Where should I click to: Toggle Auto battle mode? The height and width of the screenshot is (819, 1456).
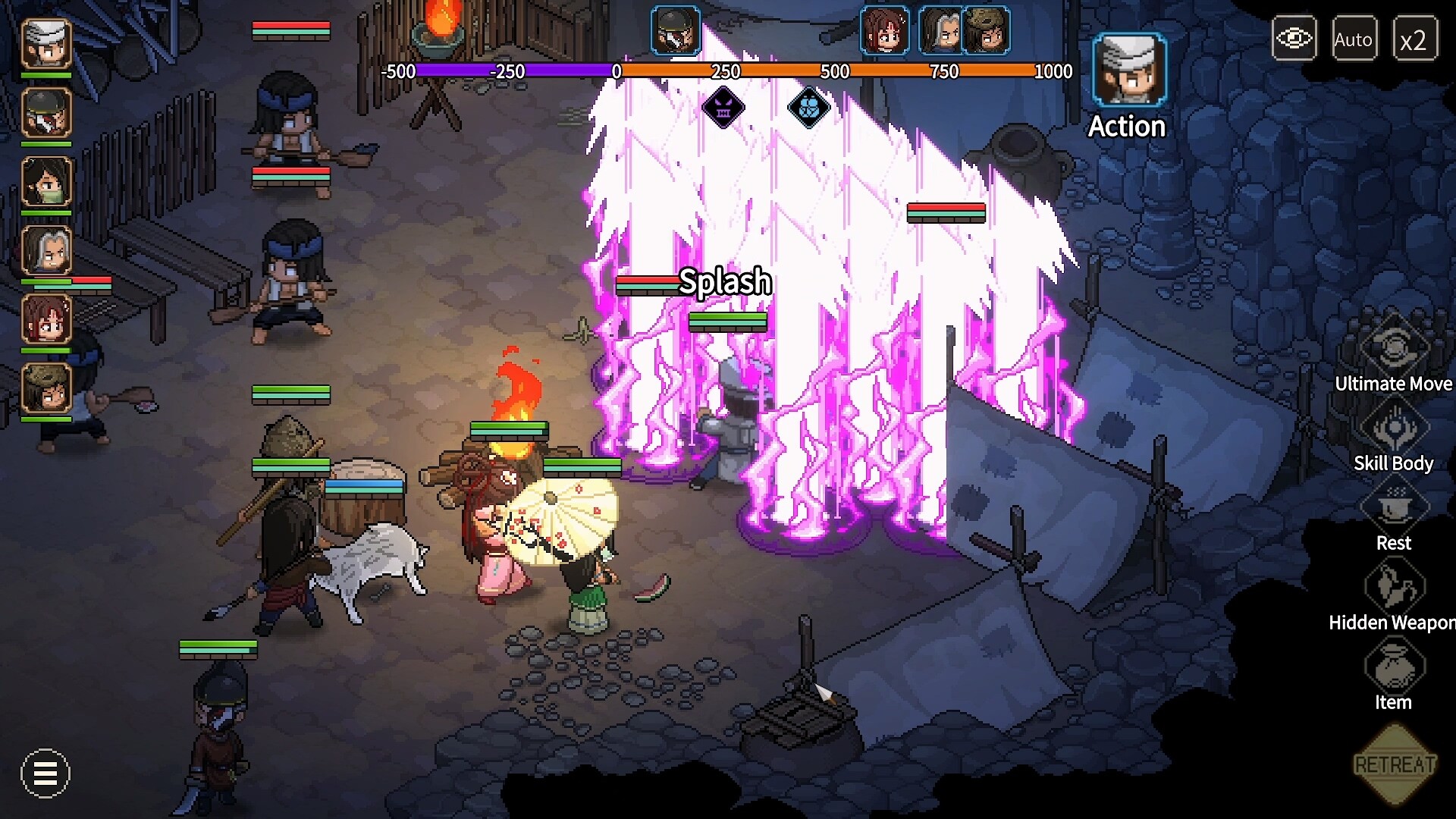tap(1354, 39)
